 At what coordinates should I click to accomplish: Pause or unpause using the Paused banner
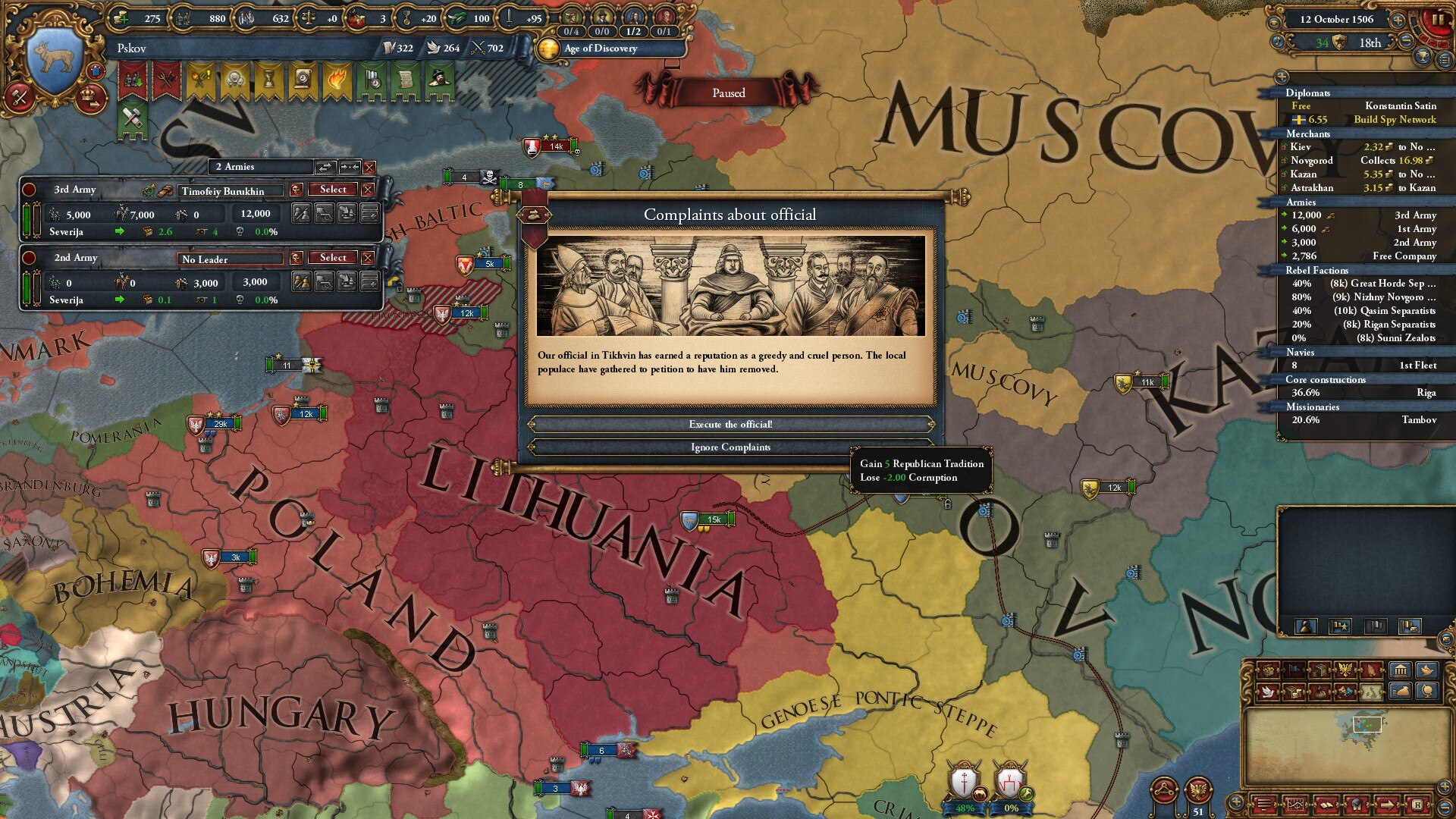point(728,93)
